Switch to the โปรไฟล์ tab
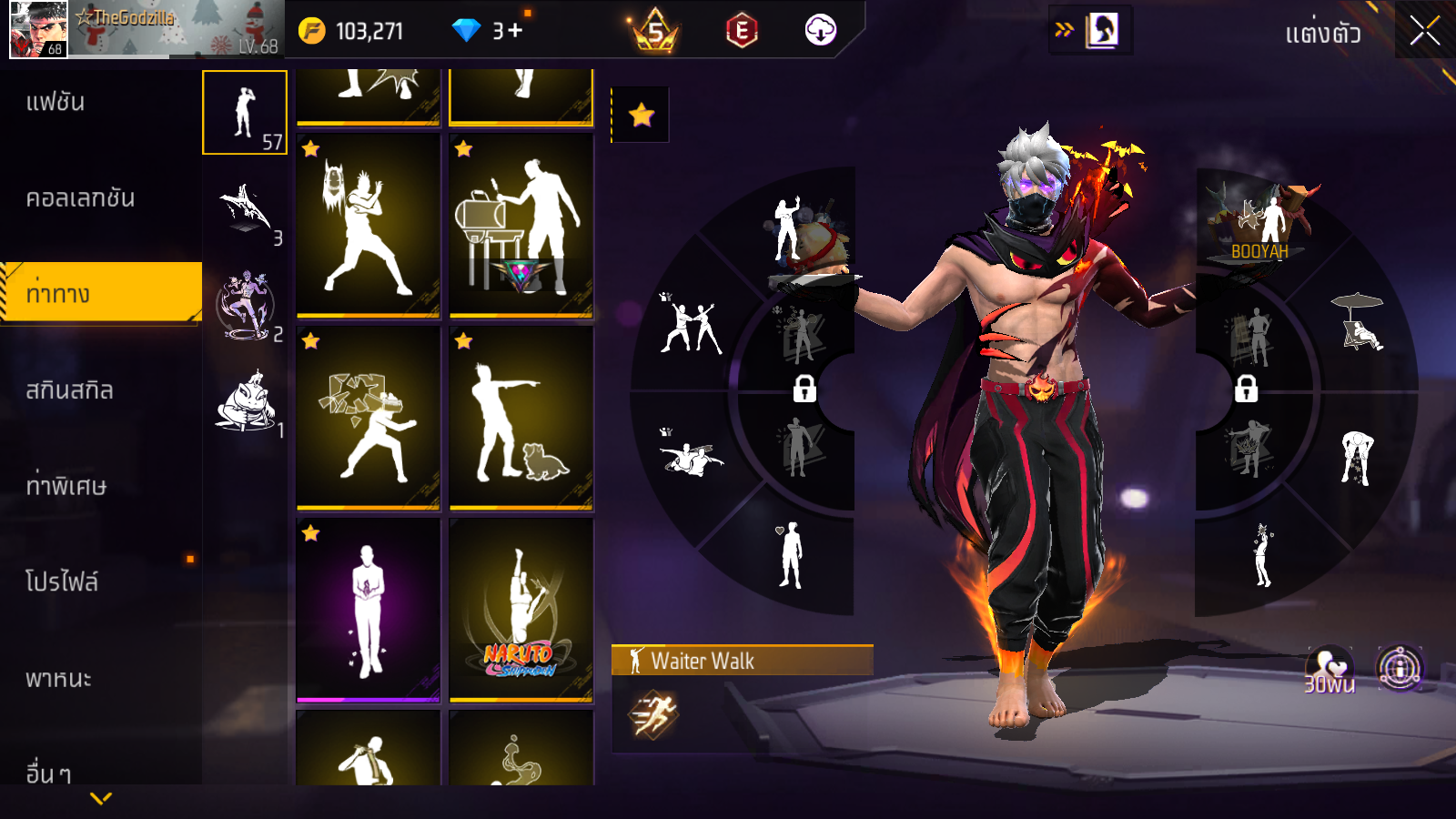Screen dimensions: 1456x819 click(61, 582)
